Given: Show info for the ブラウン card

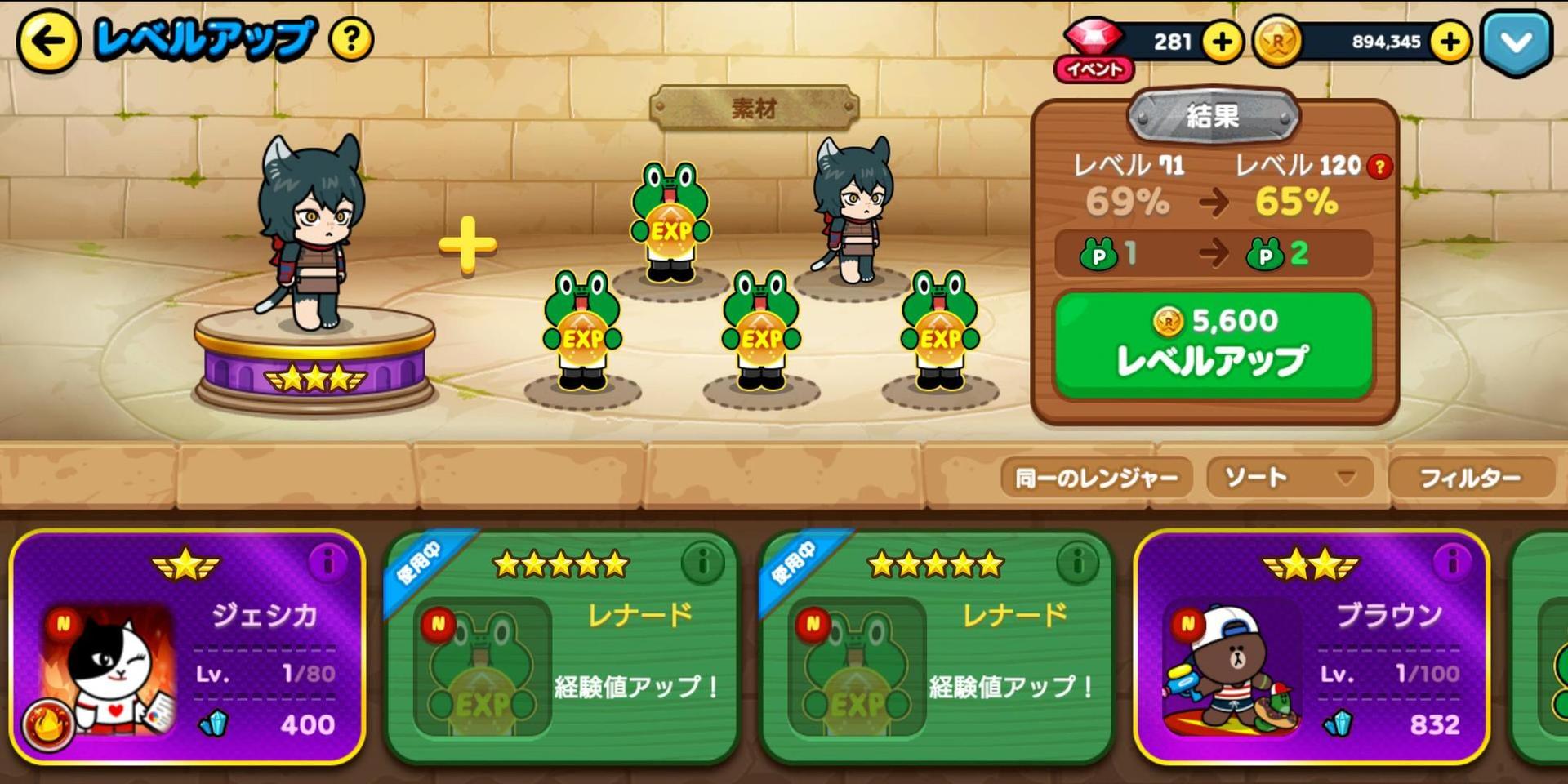Looking at the screenshot, I should click(x=1453, y=563).
